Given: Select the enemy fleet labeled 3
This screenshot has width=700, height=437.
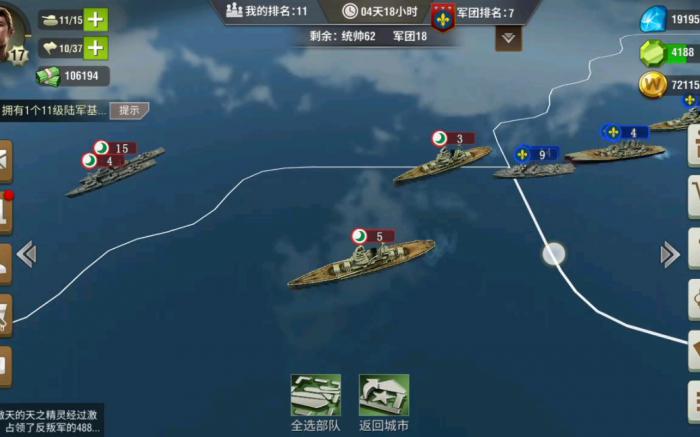Looking at the screenshot, I should pos(442,164).
